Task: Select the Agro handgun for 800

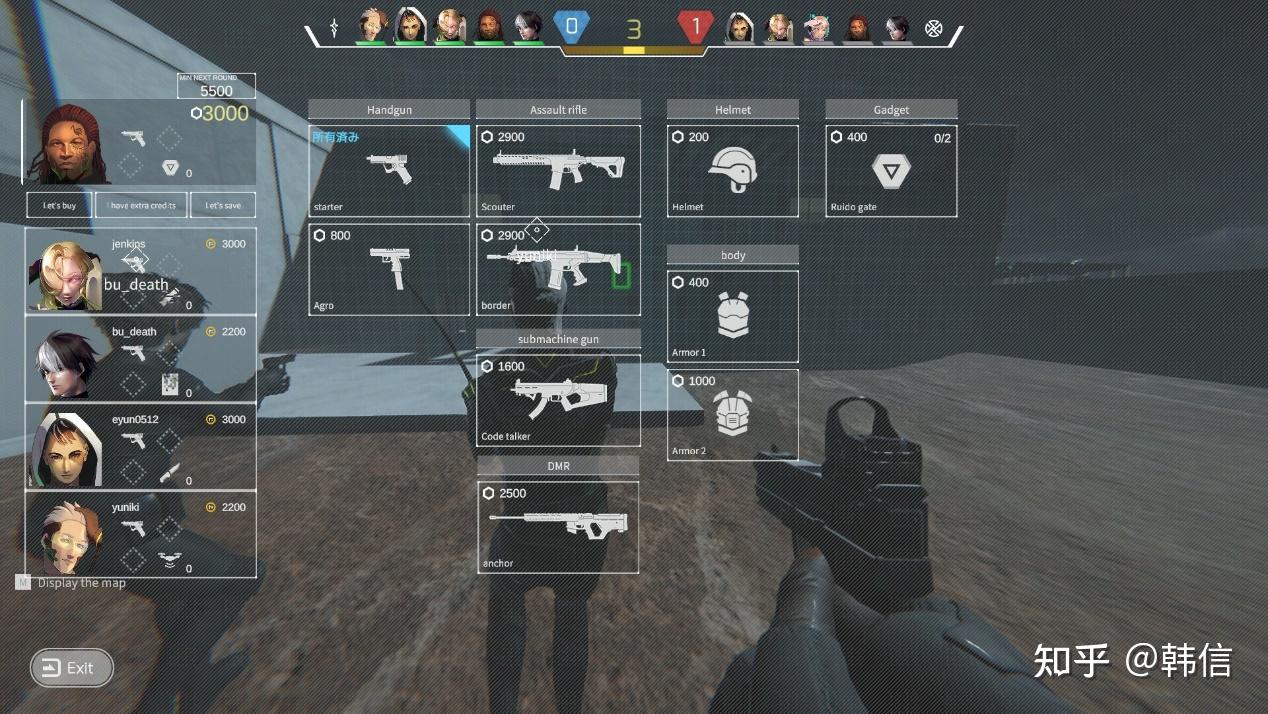Action: [x=388, y=269]
